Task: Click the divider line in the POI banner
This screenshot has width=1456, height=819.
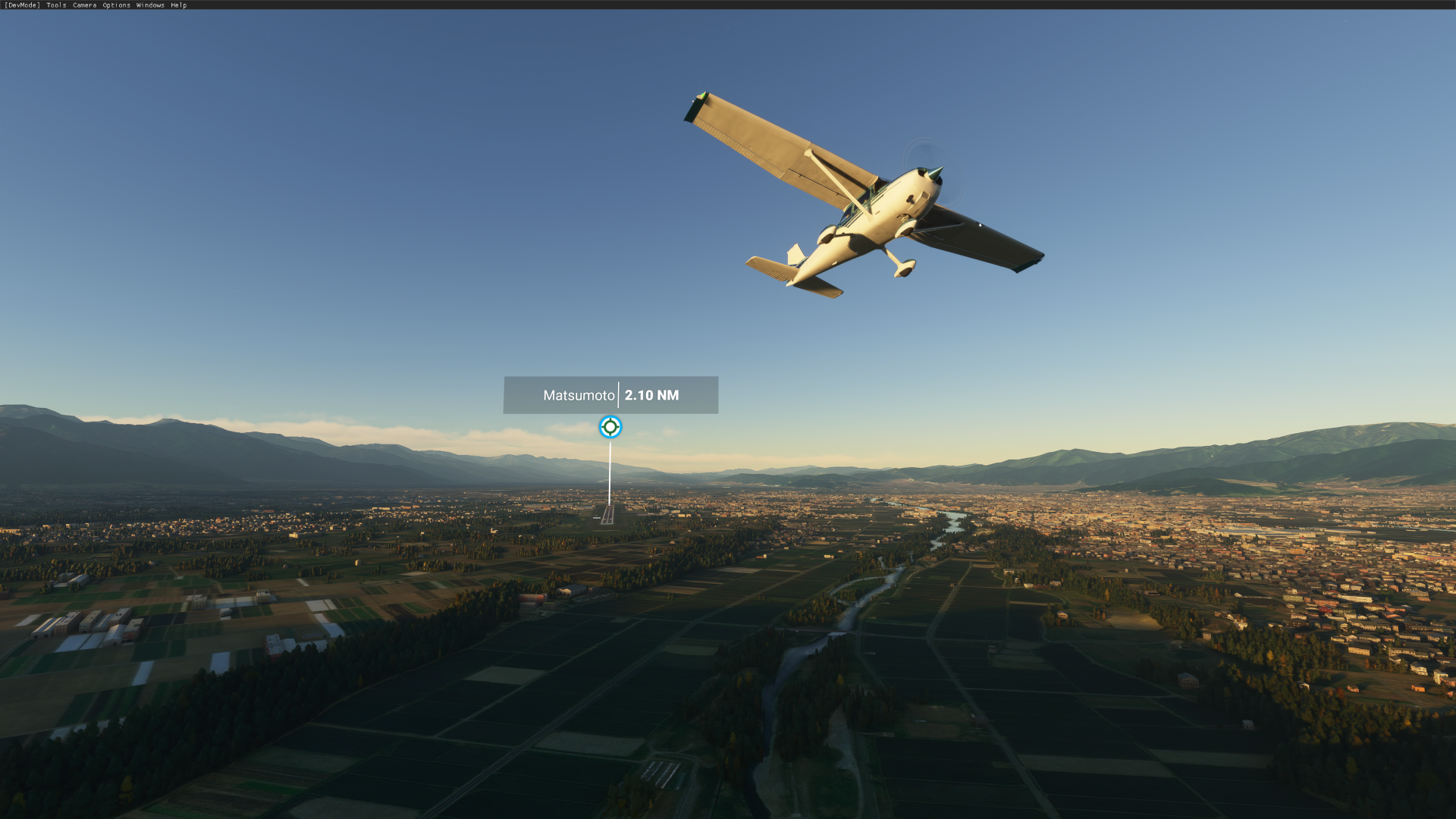Action: tap(620, 395)
